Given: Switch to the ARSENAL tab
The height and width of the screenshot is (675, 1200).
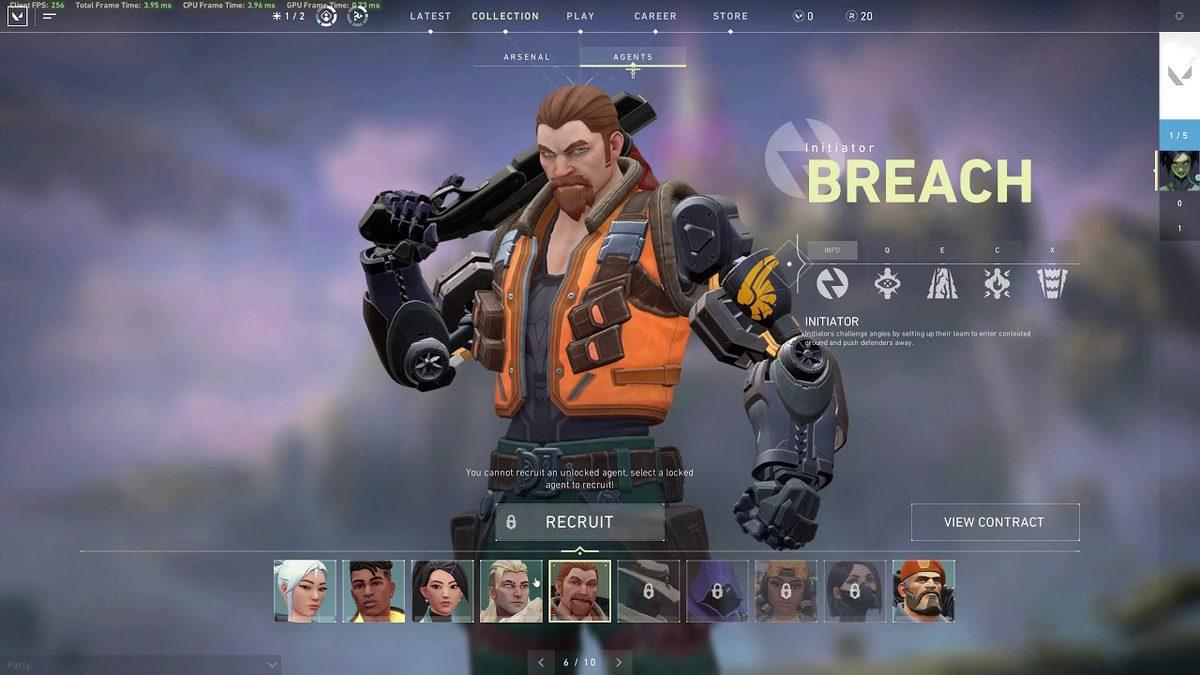Looking at the screenshot, I should tap(527, 57).
